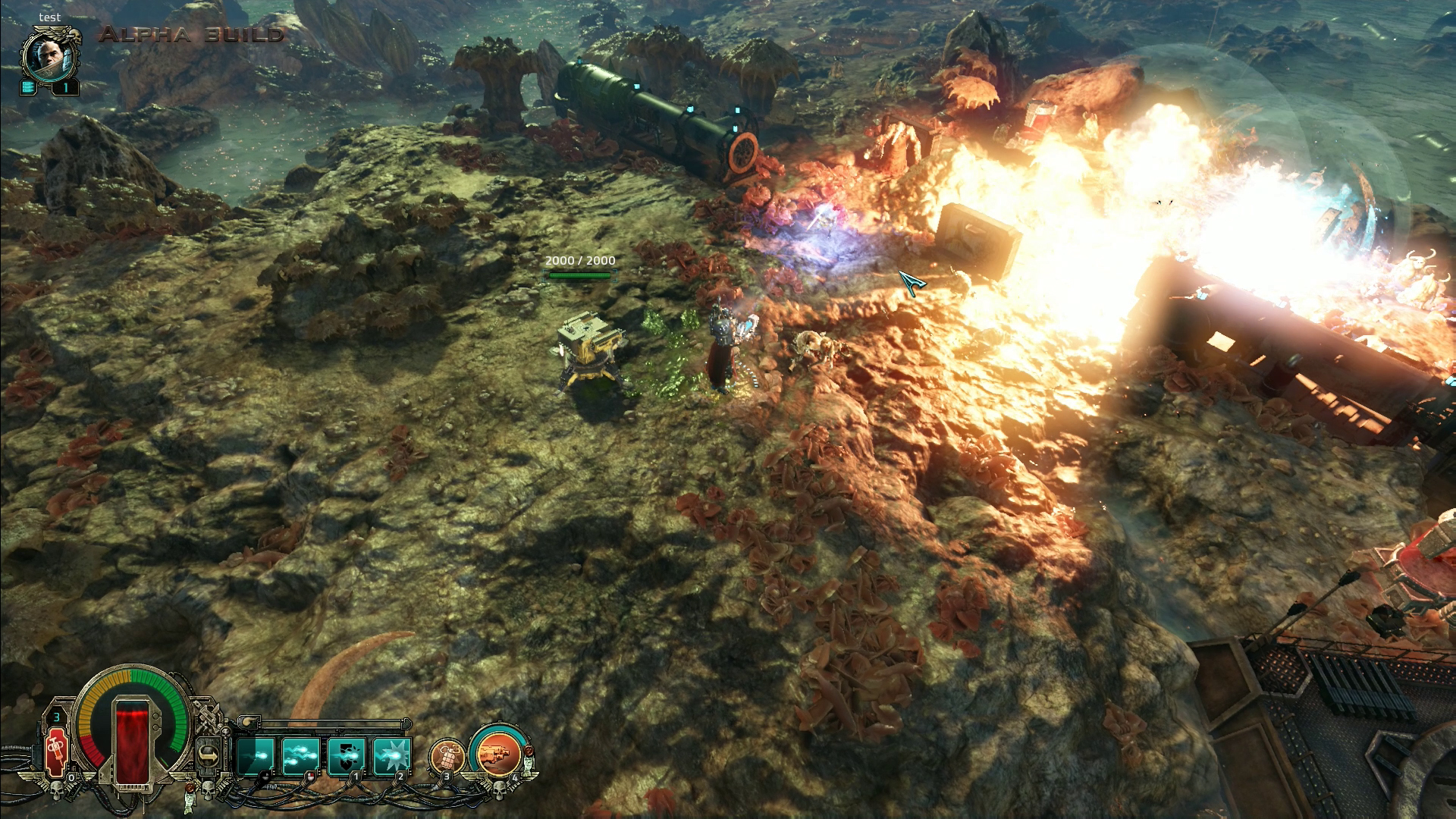
Task: Activate the orange heavy weapon ability in slot 4
Action: (497, 754)
